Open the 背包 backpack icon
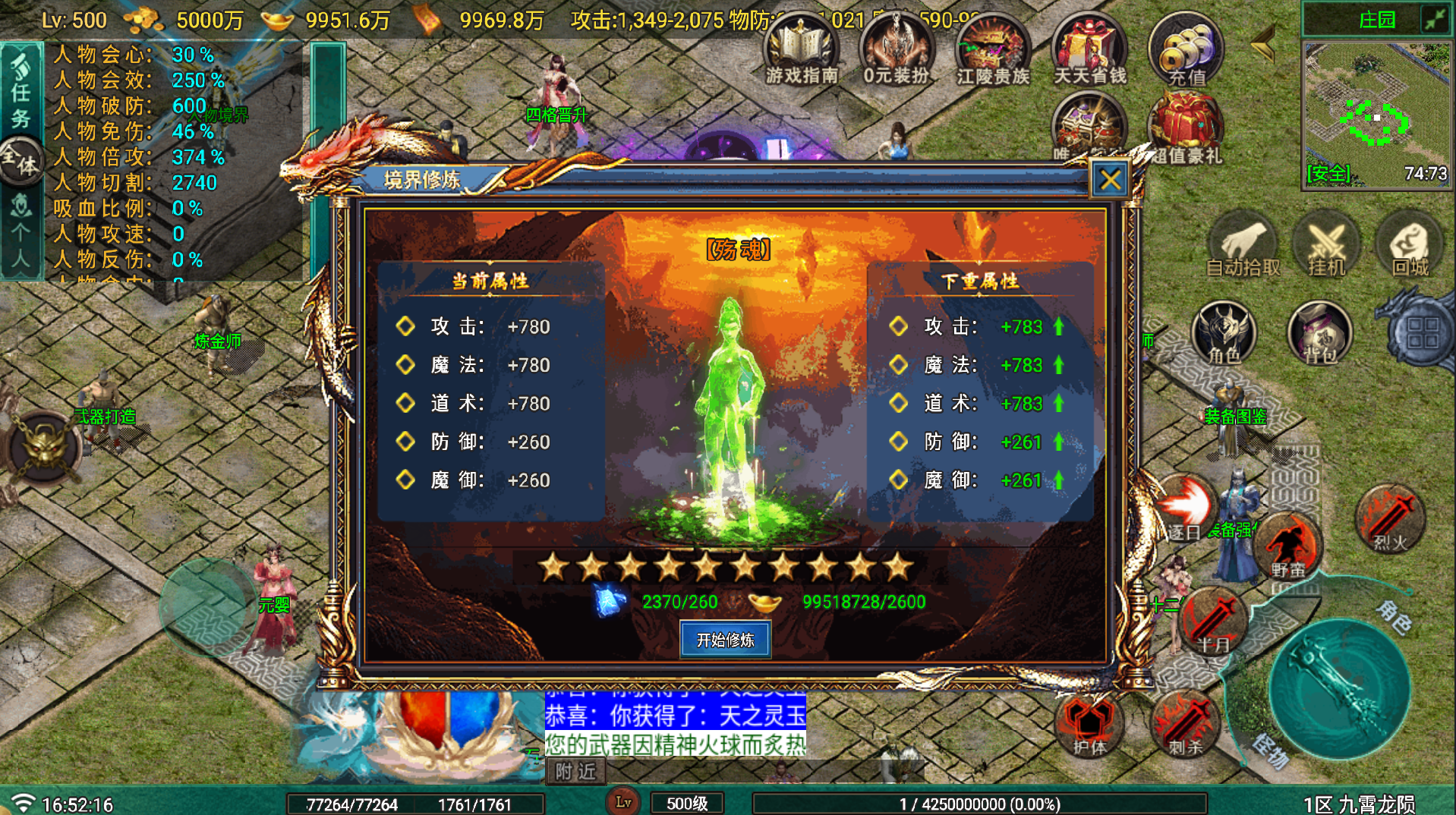The height and width of the screenshot is (815, 1456). pos(1319,332)
